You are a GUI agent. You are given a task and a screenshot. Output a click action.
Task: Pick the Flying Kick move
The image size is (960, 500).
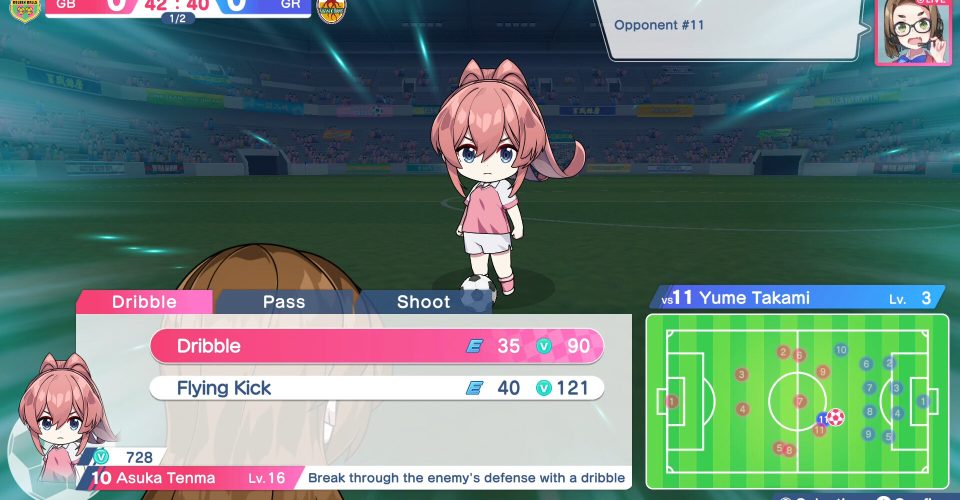[377, 388]
